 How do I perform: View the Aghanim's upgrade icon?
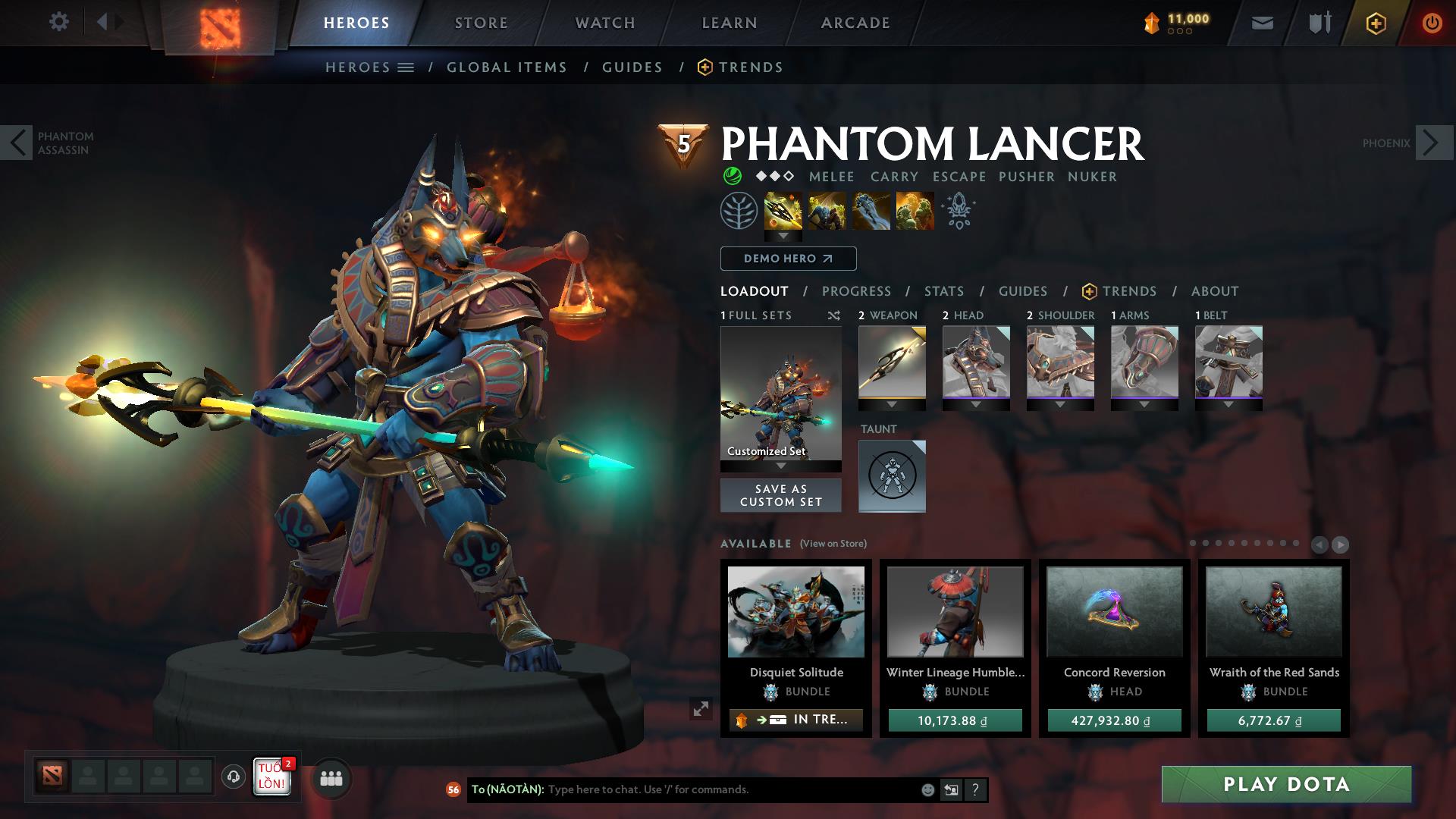[957, 212]
